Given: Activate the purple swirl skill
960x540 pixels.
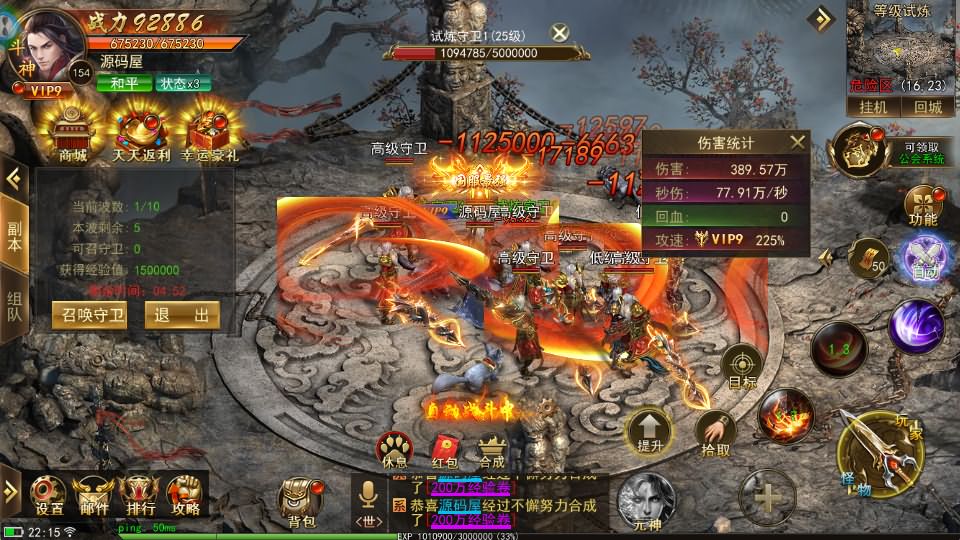Looking at the screenshot, I should click(915, 325).
